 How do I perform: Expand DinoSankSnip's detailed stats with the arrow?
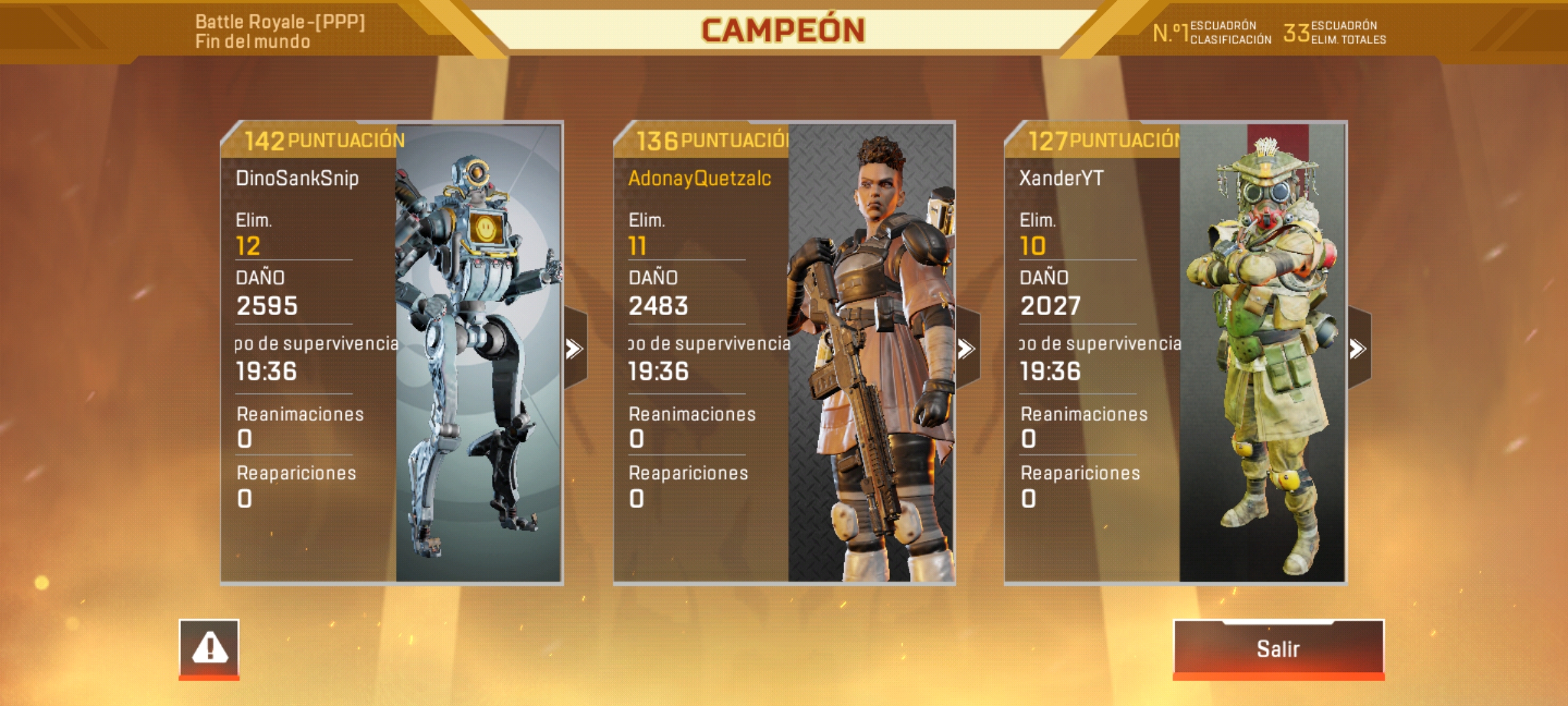click(x=574, y=350)
